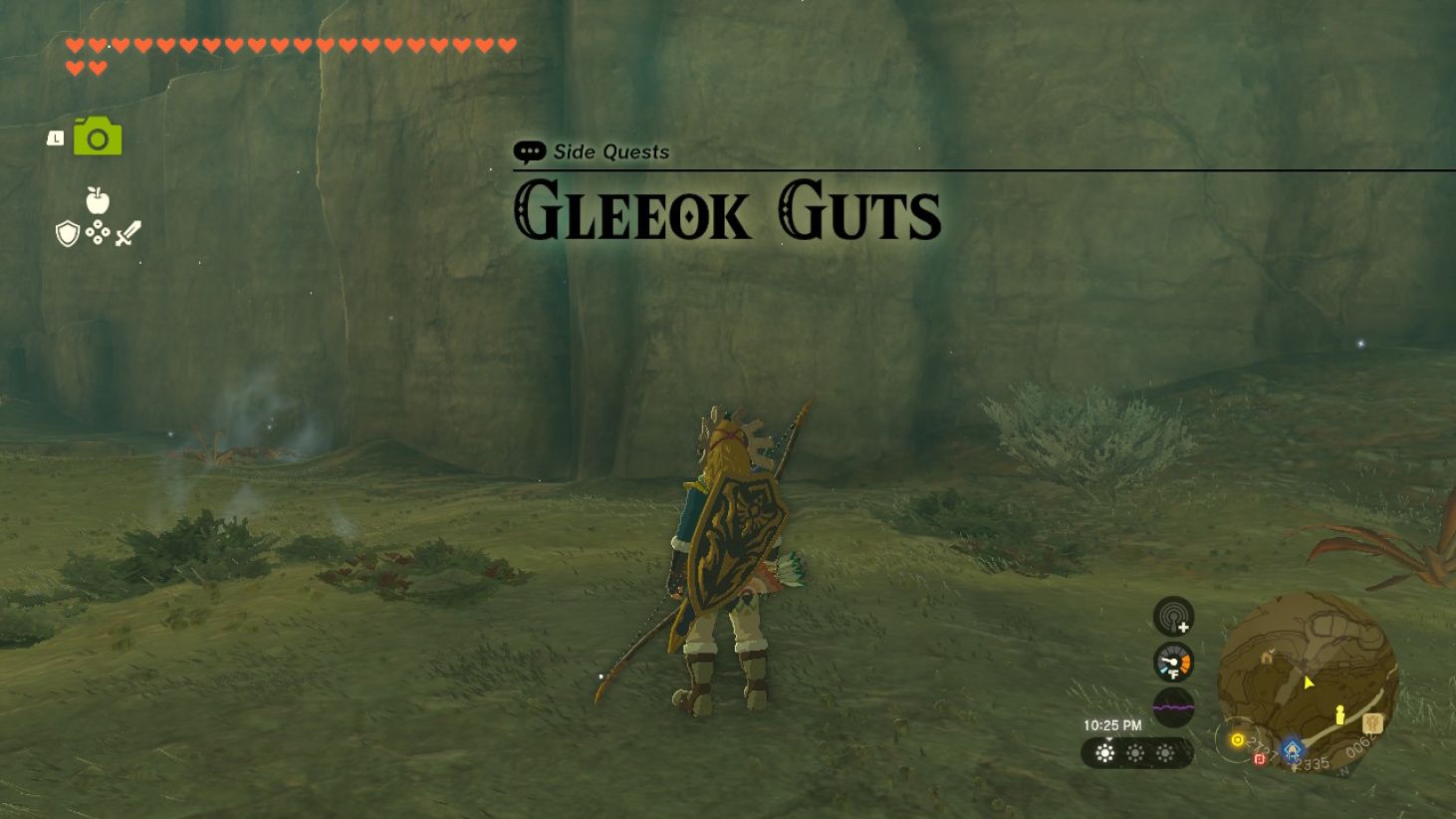Toggle the purple sound detector display
This screenshot has width=1456, height=819.
[1172, 706]
